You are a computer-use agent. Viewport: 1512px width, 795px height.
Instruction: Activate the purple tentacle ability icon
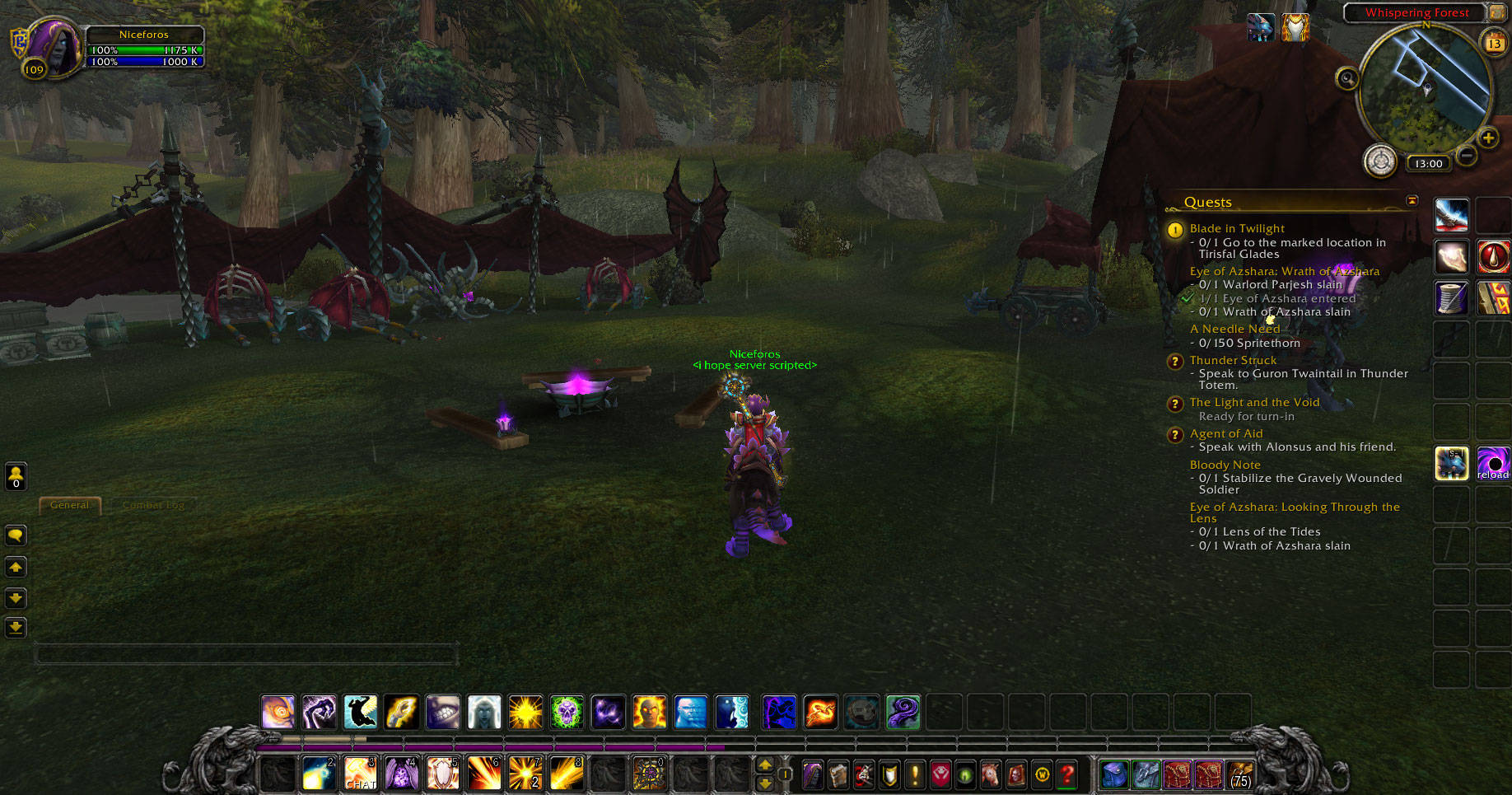click(x=903, y=712)
